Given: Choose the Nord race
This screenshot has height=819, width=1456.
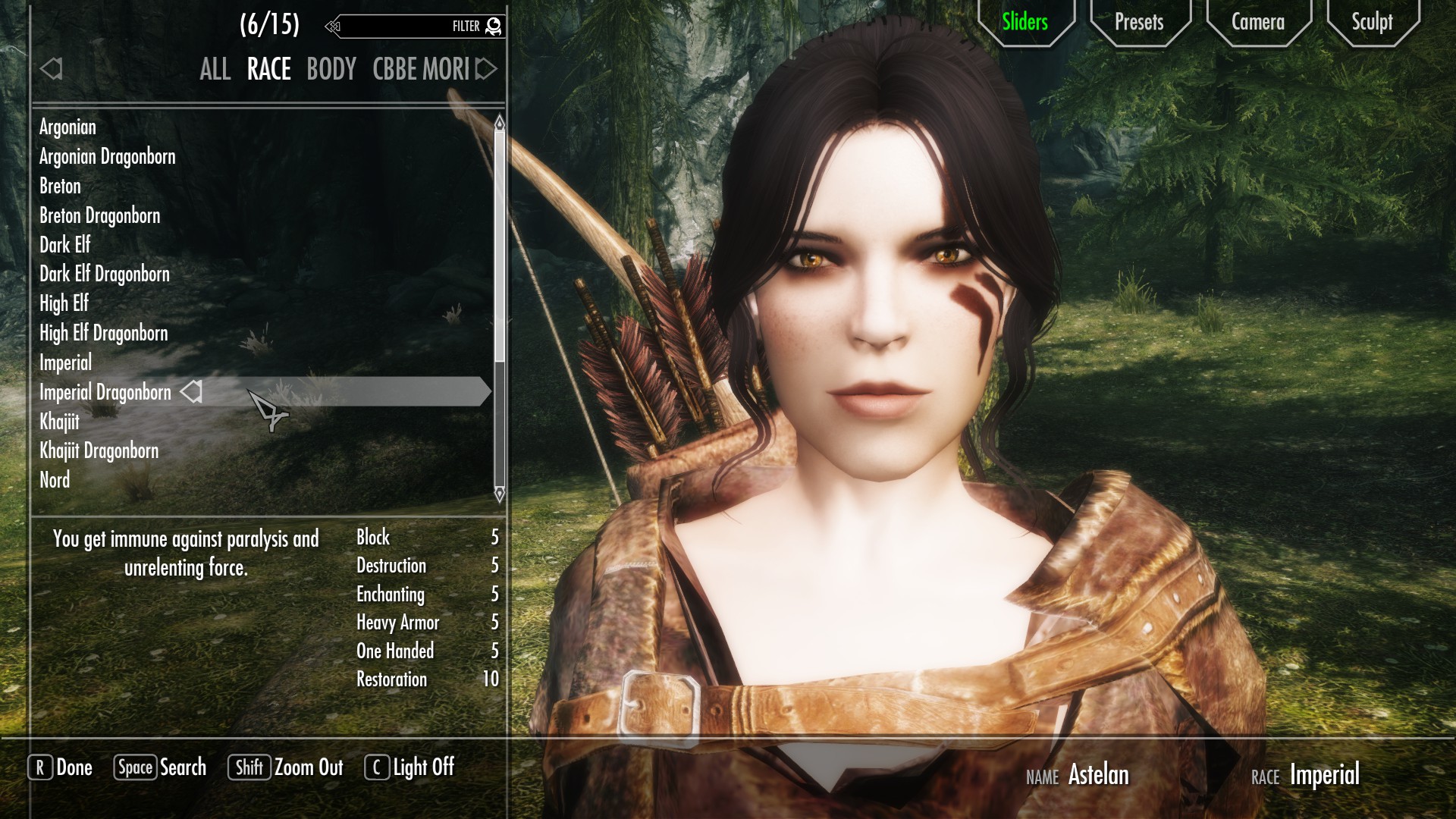Looking at the screenshot, I should point(55,480).
